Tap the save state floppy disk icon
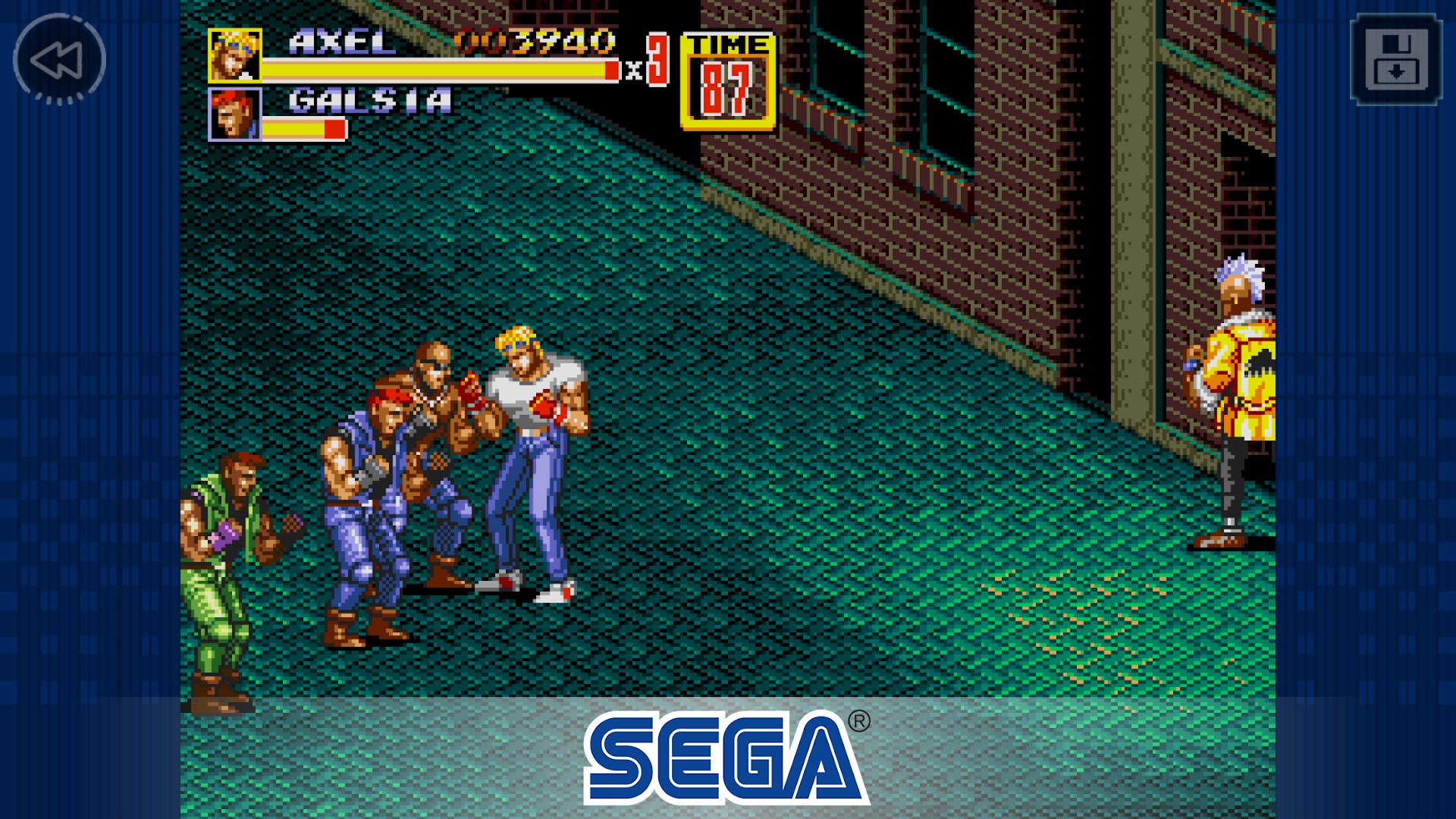This screenshot has height=819, width=1456. point(1395,59)
